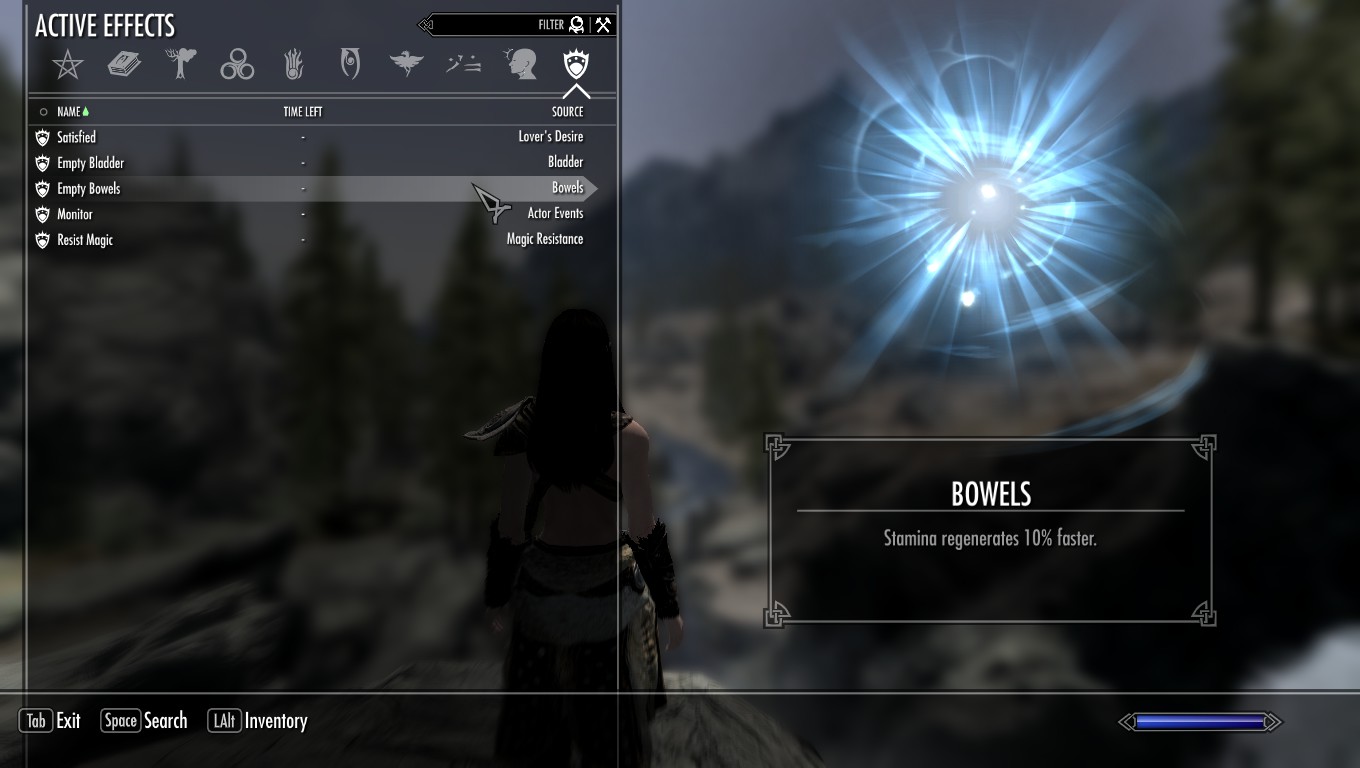Open Inventory from the bottom bar
Screen dimensions: 1360x768
[x=258, y=721]
